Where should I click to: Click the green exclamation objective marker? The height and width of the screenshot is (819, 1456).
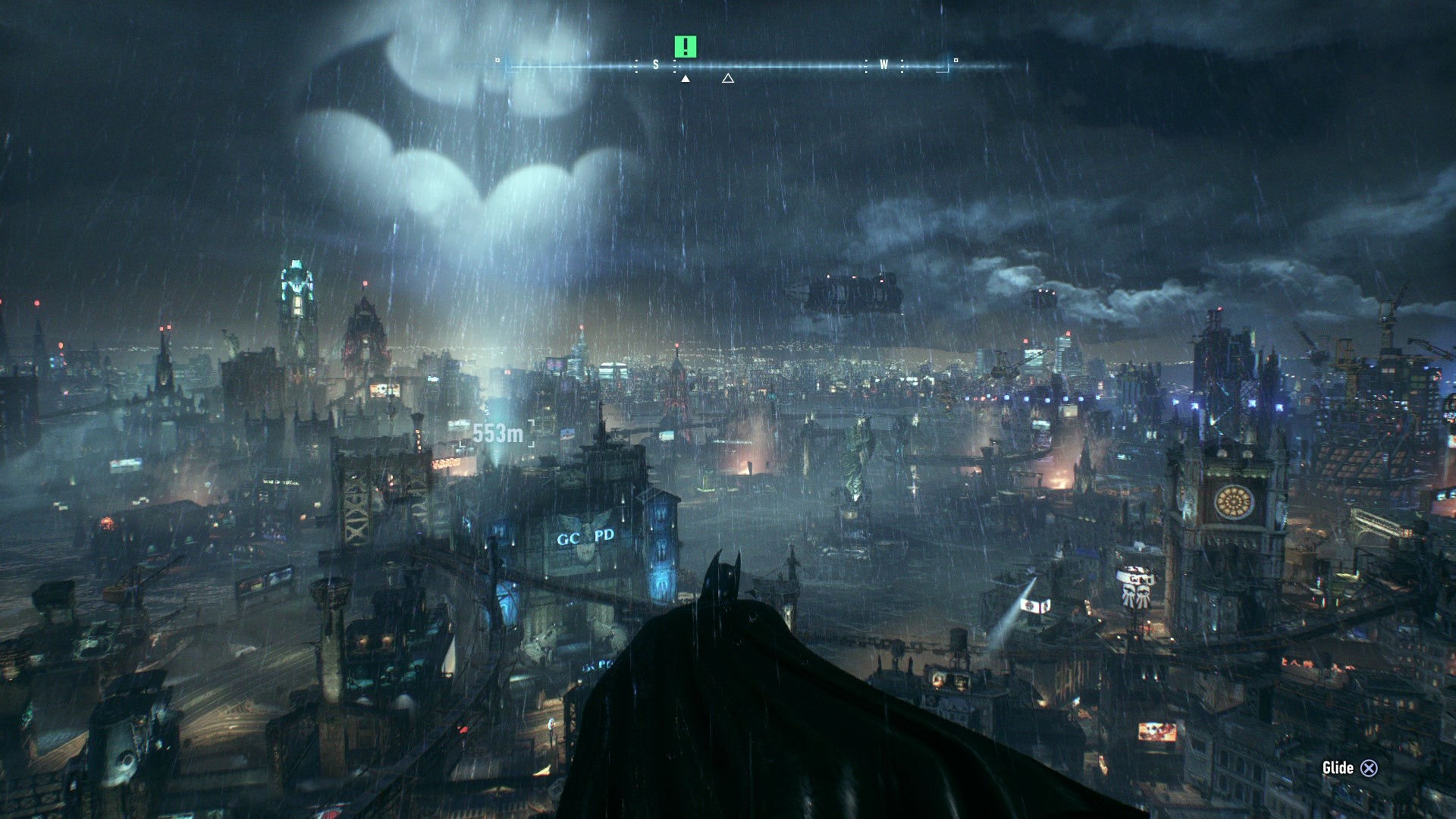point(685,47)
